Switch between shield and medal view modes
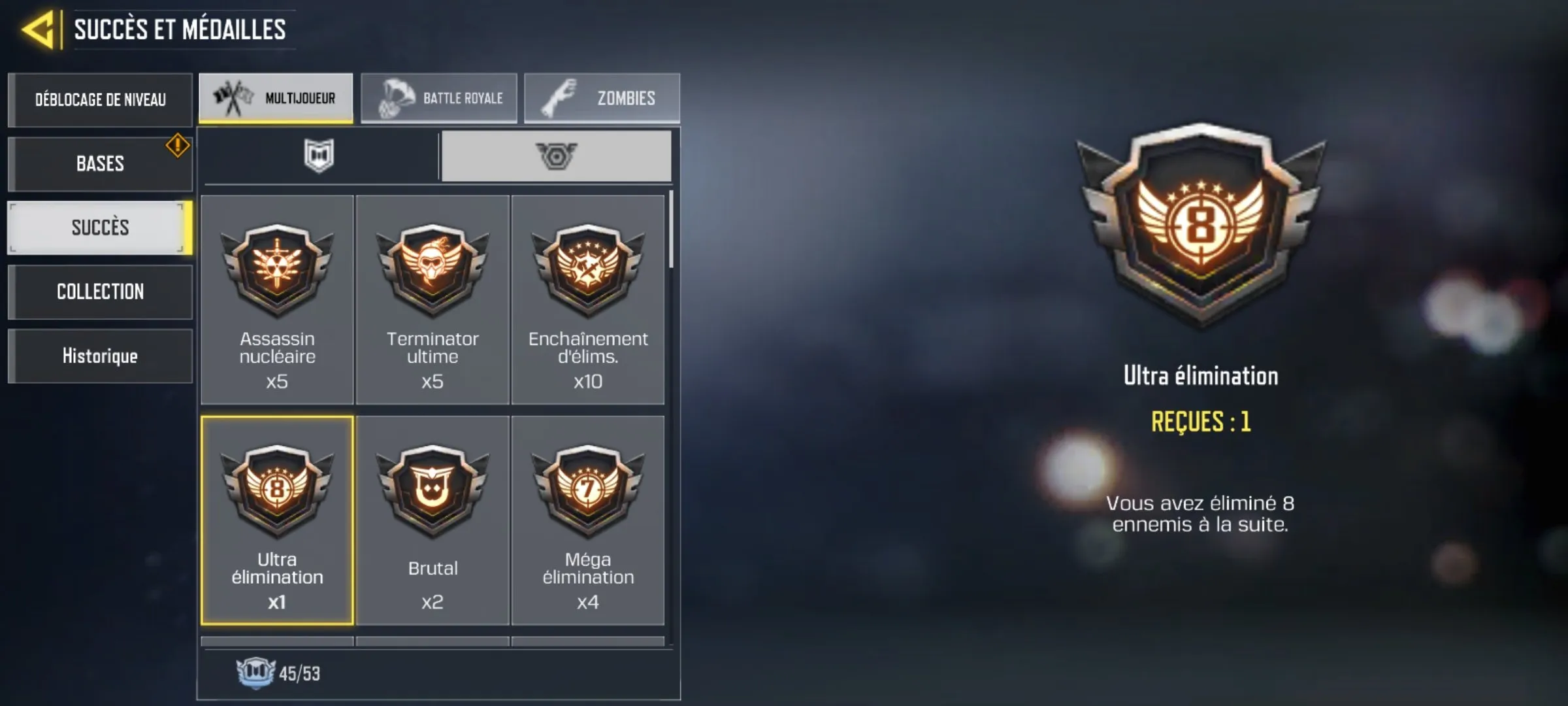1568x706 pixels. click(556, 155)
